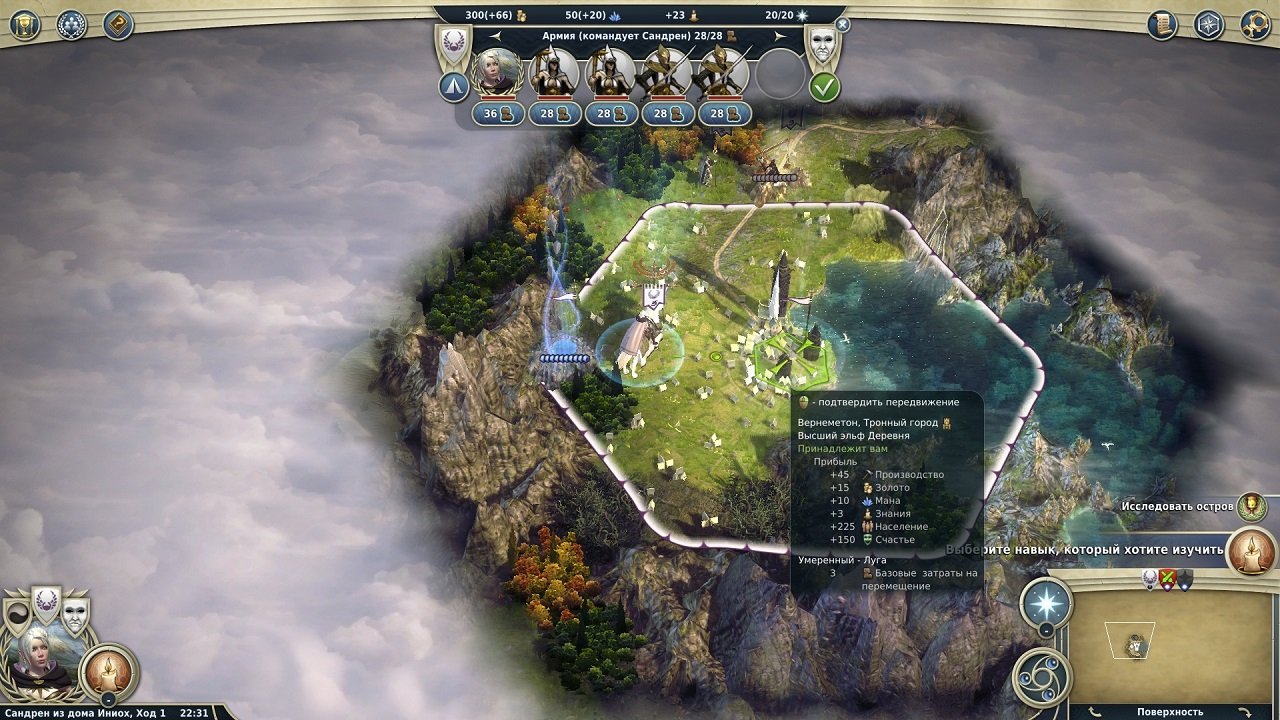Click the right curved arrow beside Поверхность
The height and width of the screenshot is (720, 1280).
point(1245,710)
